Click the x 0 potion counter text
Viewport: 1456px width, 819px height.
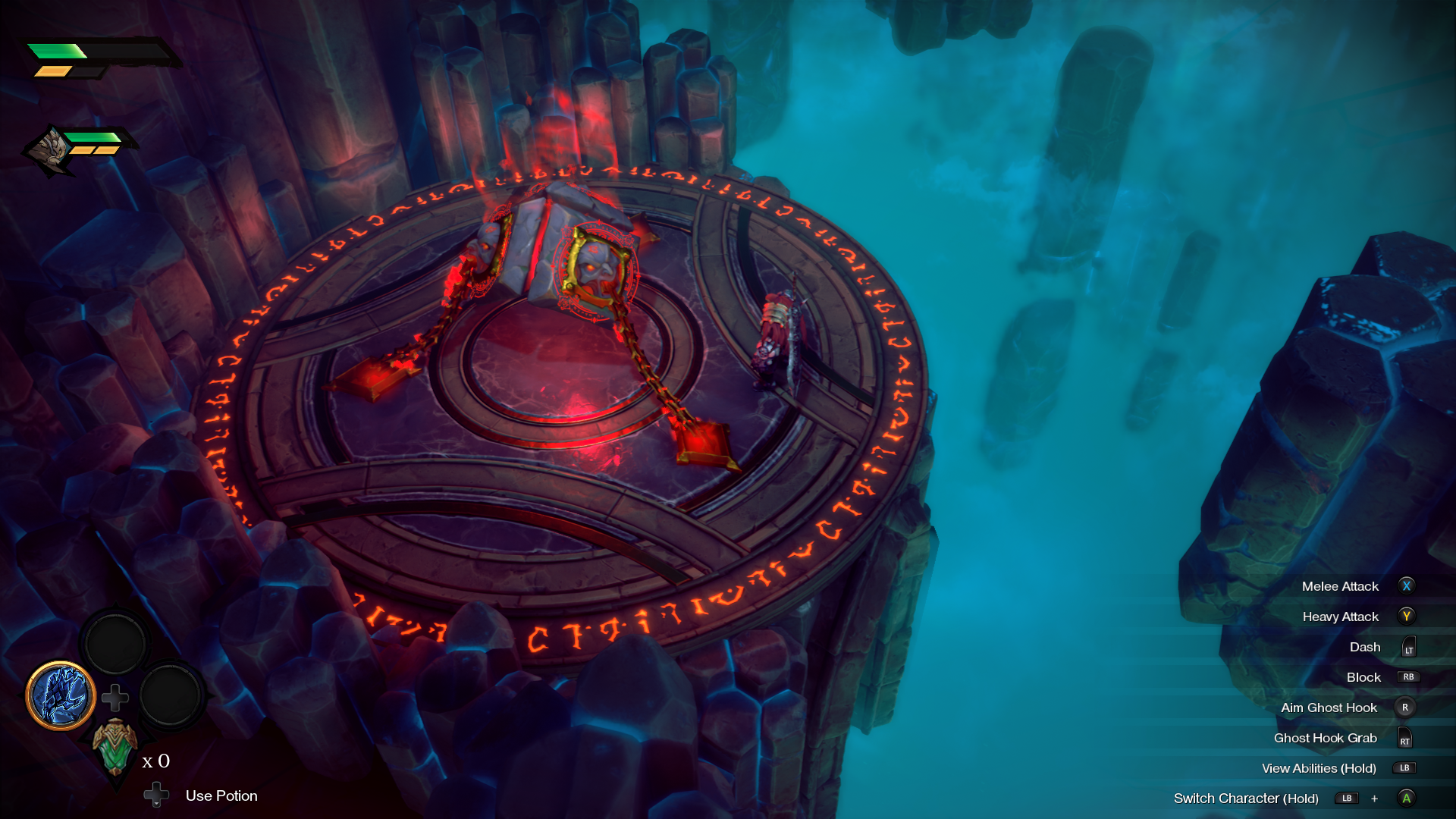157,761
